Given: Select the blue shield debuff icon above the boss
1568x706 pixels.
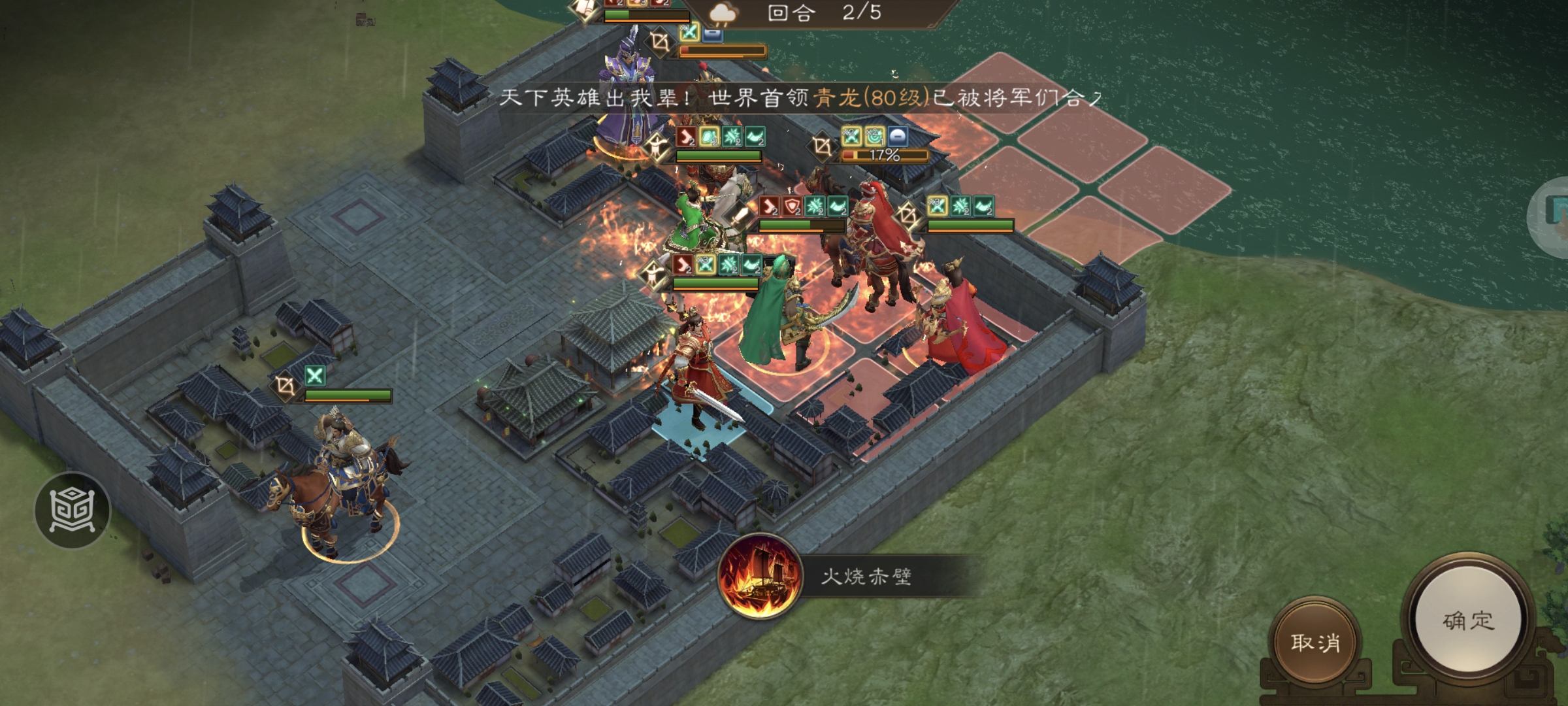Looking at the screenshot, I should (x=896, y=135).
